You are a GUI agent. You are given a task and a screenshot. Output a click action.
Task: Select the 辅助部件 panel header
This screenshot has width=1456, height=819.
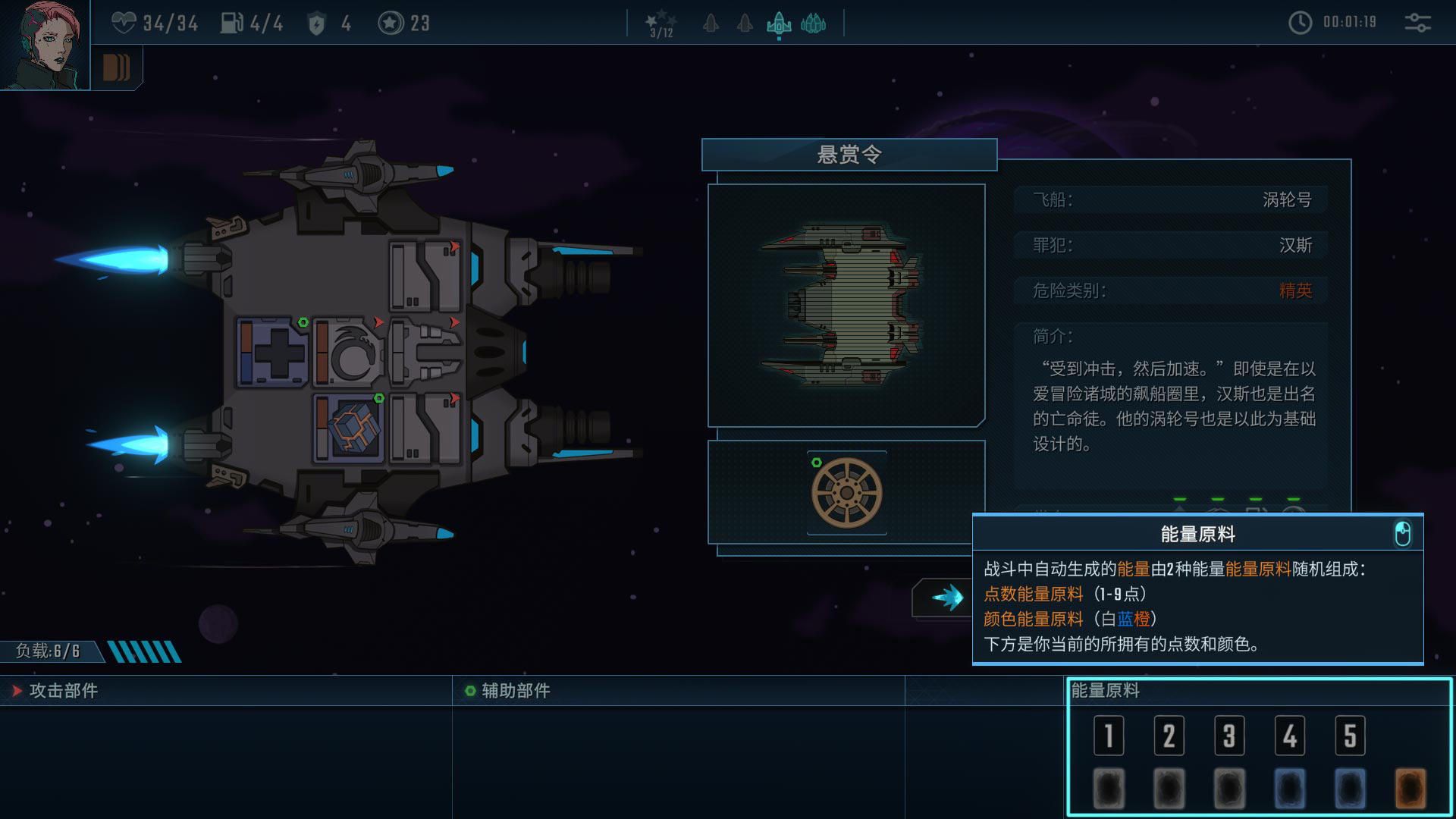coord(516,691)
